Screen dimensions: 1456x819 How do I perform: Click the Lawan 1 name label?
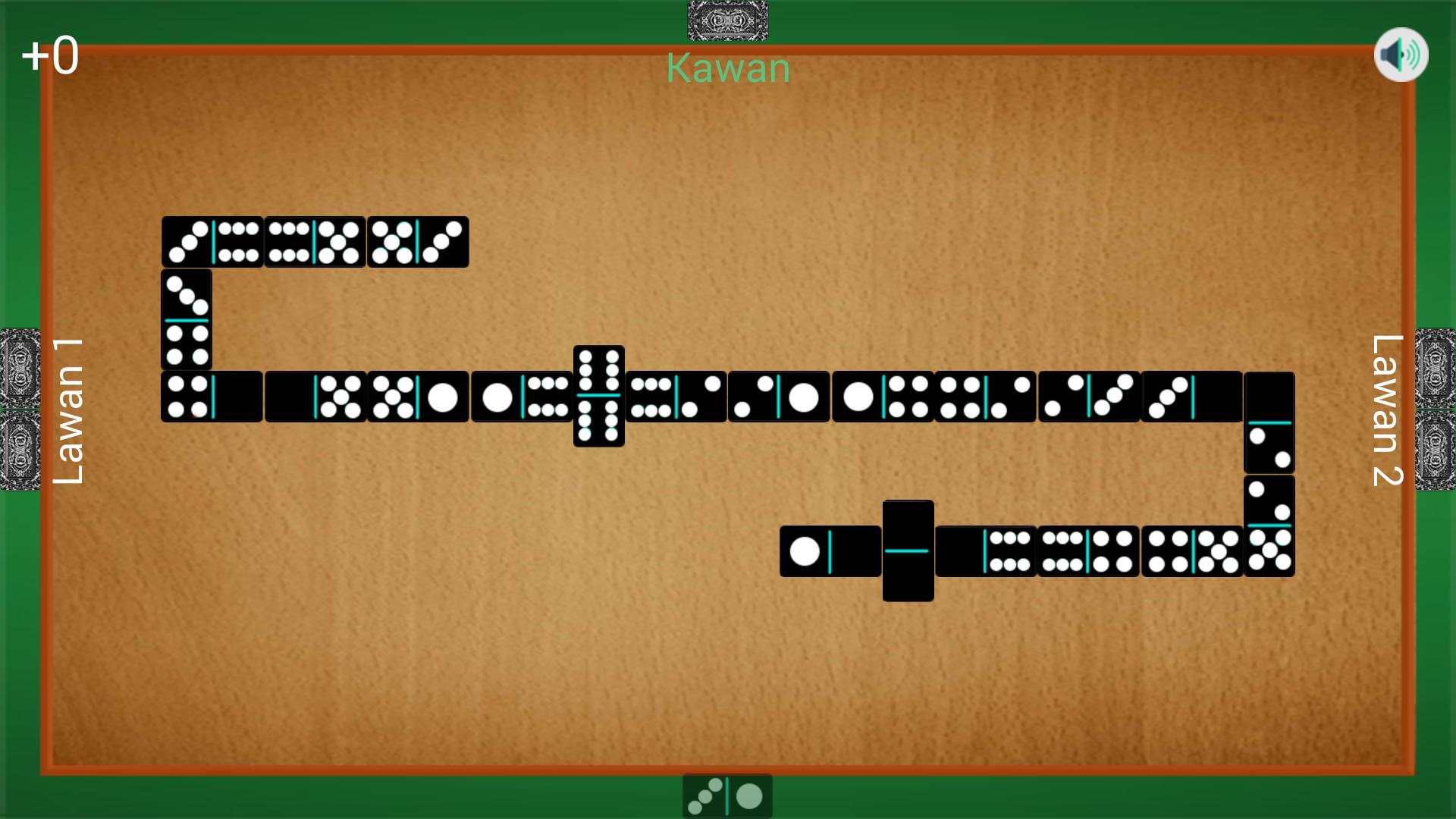(68, 409)
